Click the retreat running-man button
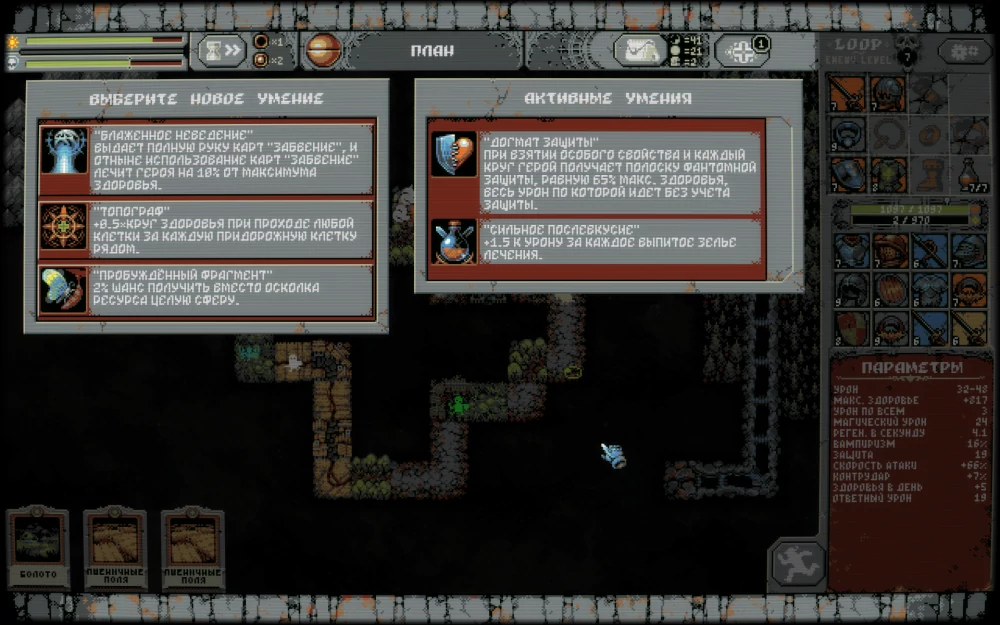This screenshot has height=625, width=1000. tap(796, 565)
